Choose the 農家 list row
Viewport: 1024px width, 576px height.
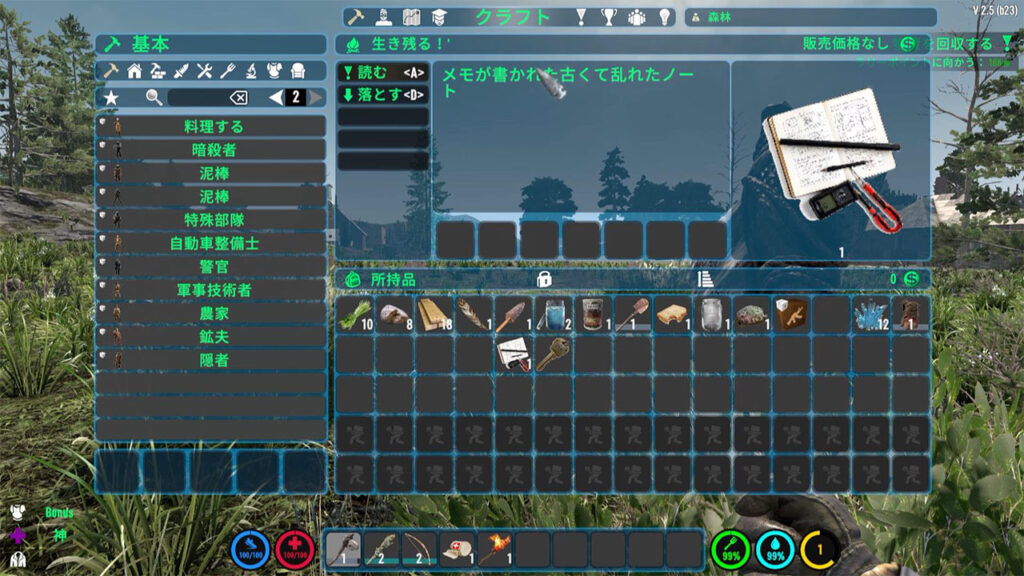pyautogui.click(x=211, y=313)
